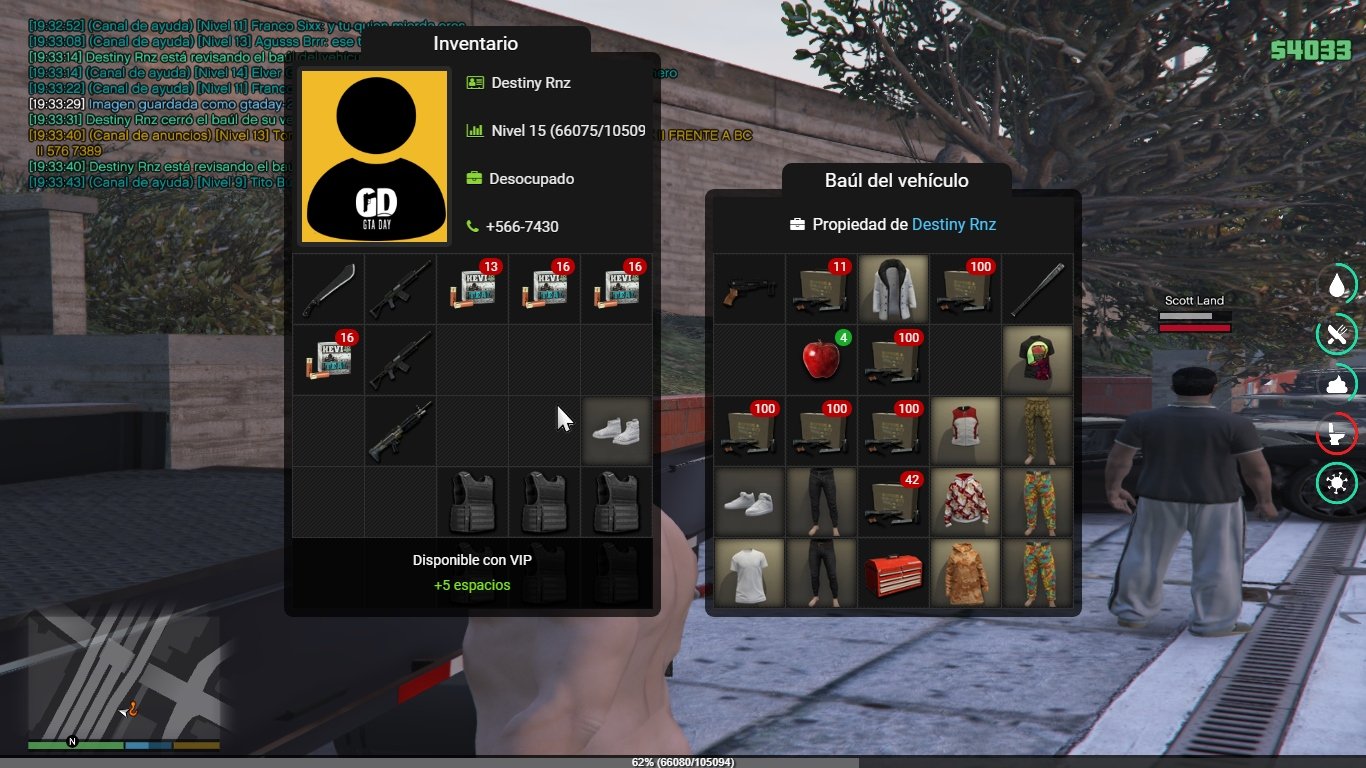The image size is (1366, 768).
Task: Choose the scoped assault rifle in inventory
Action: 400,431
